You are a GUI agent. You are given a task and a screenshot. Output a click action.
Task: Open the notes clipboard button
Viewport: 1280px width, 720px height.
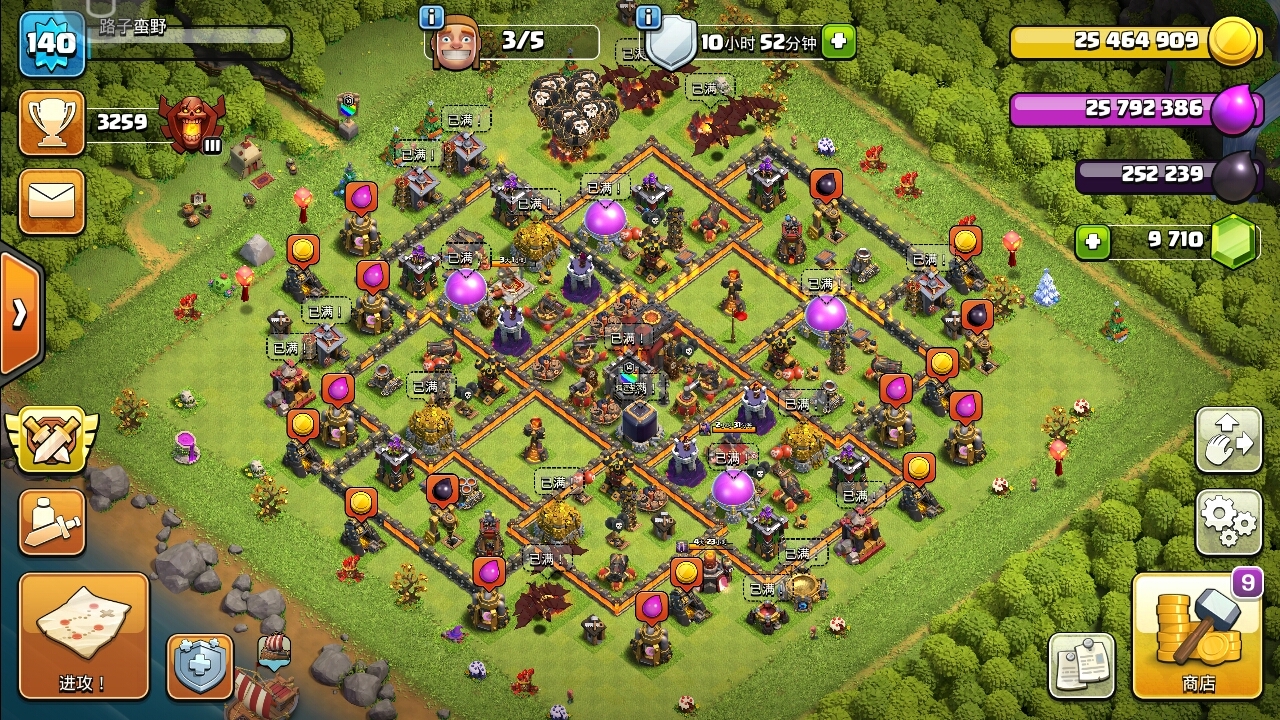click(1081, 665)
